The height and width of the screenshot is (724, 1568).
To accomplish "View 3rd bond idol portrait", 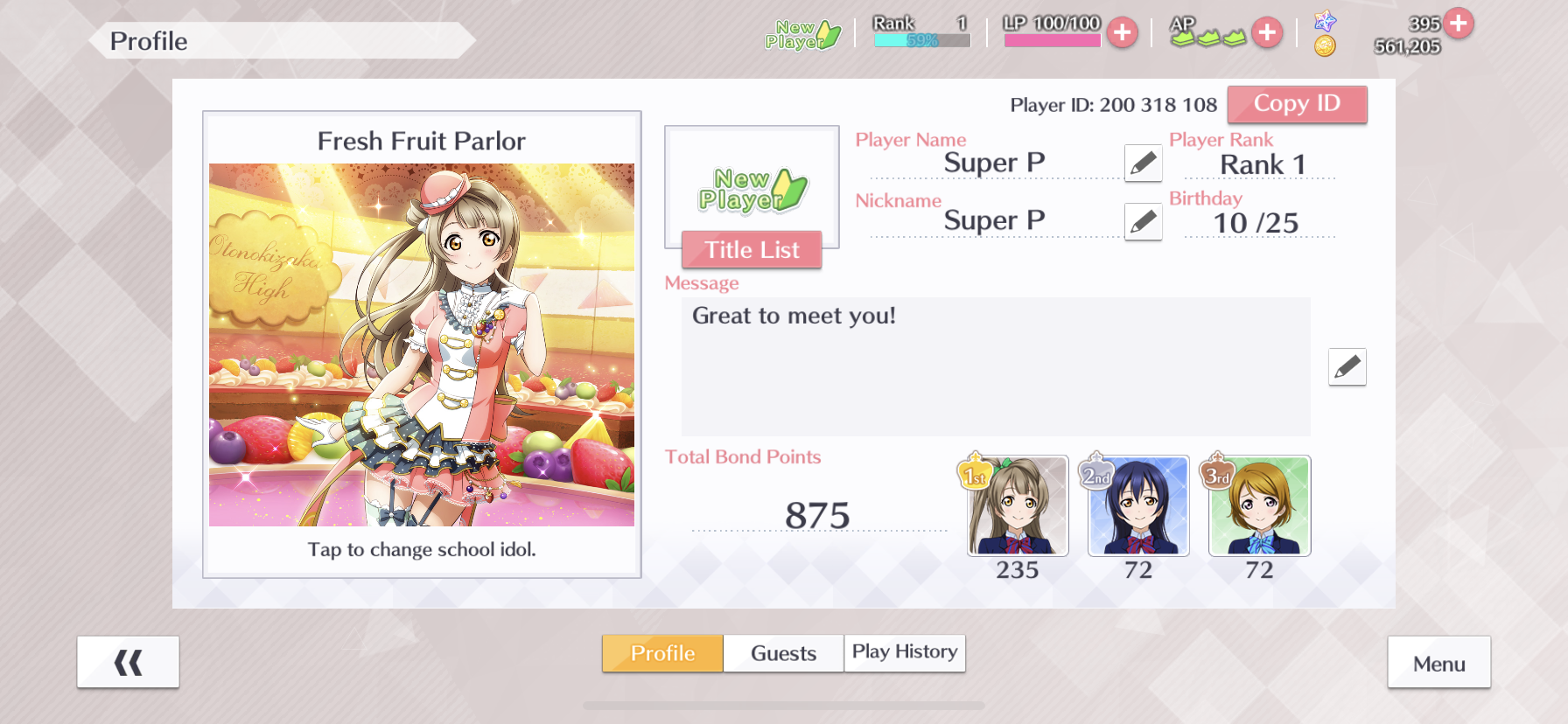I will pos(1259,506).
